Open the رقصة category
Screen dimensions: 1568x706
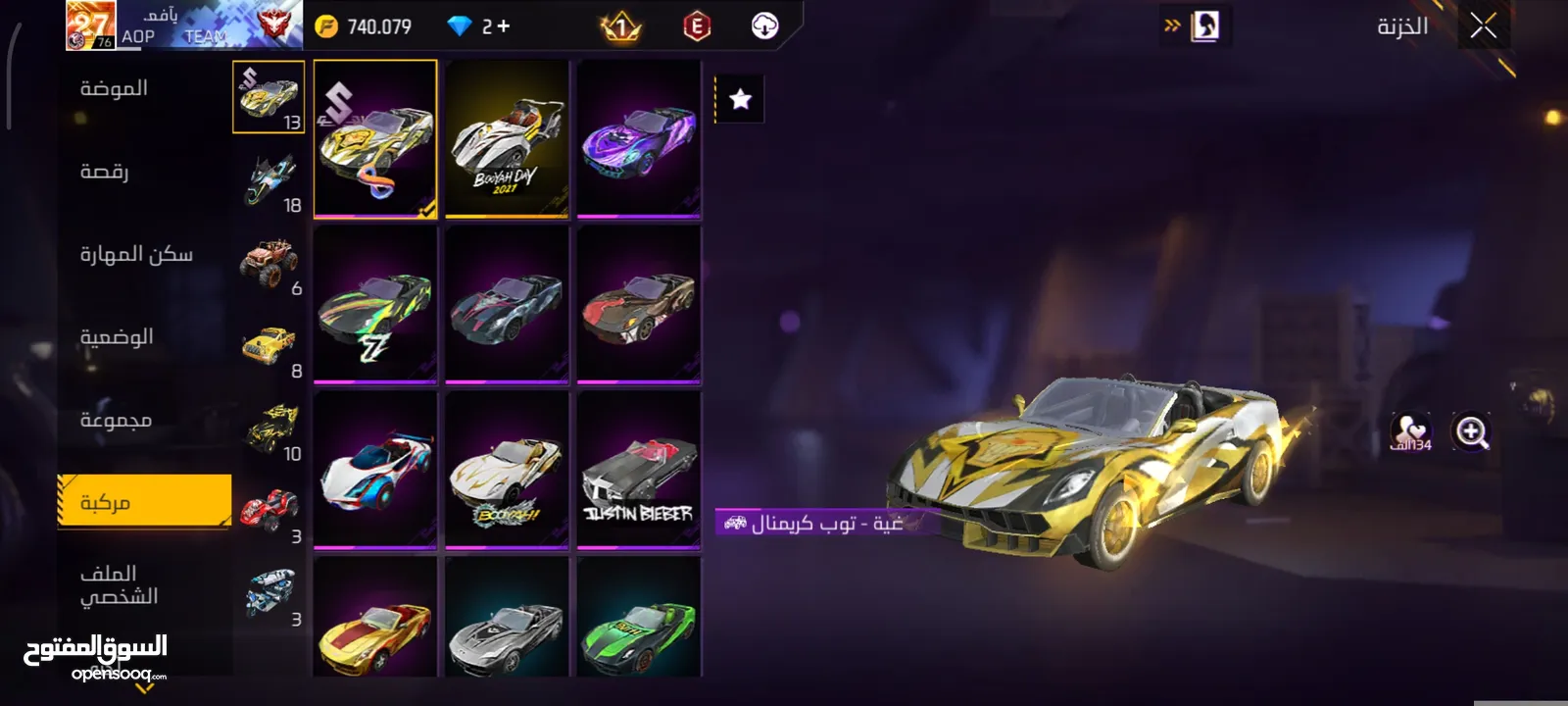(104, 172)
